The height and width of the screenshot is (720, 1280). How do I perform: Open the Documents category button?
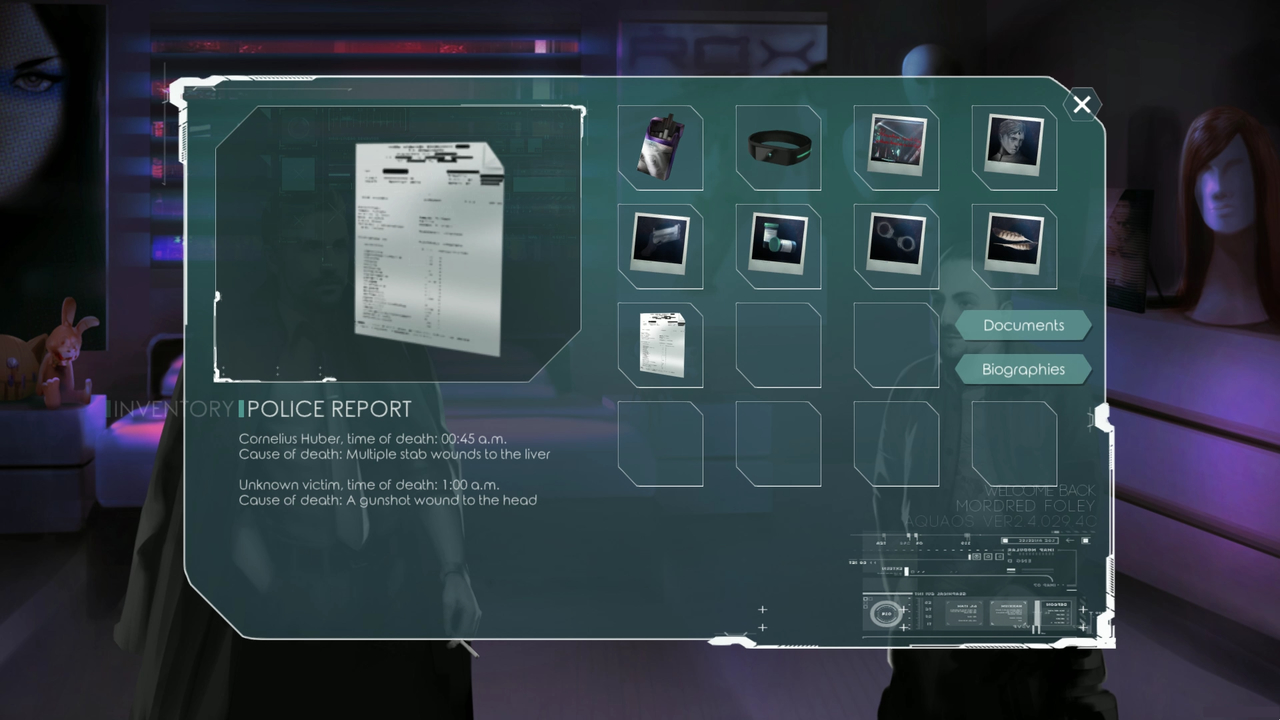[1023, 325]
